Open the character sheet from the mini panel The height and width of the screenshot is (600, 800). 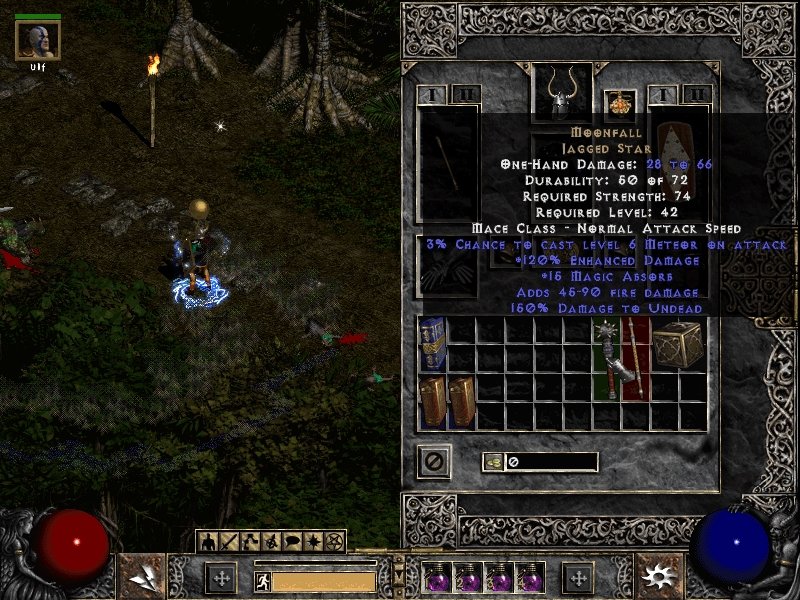208,542
